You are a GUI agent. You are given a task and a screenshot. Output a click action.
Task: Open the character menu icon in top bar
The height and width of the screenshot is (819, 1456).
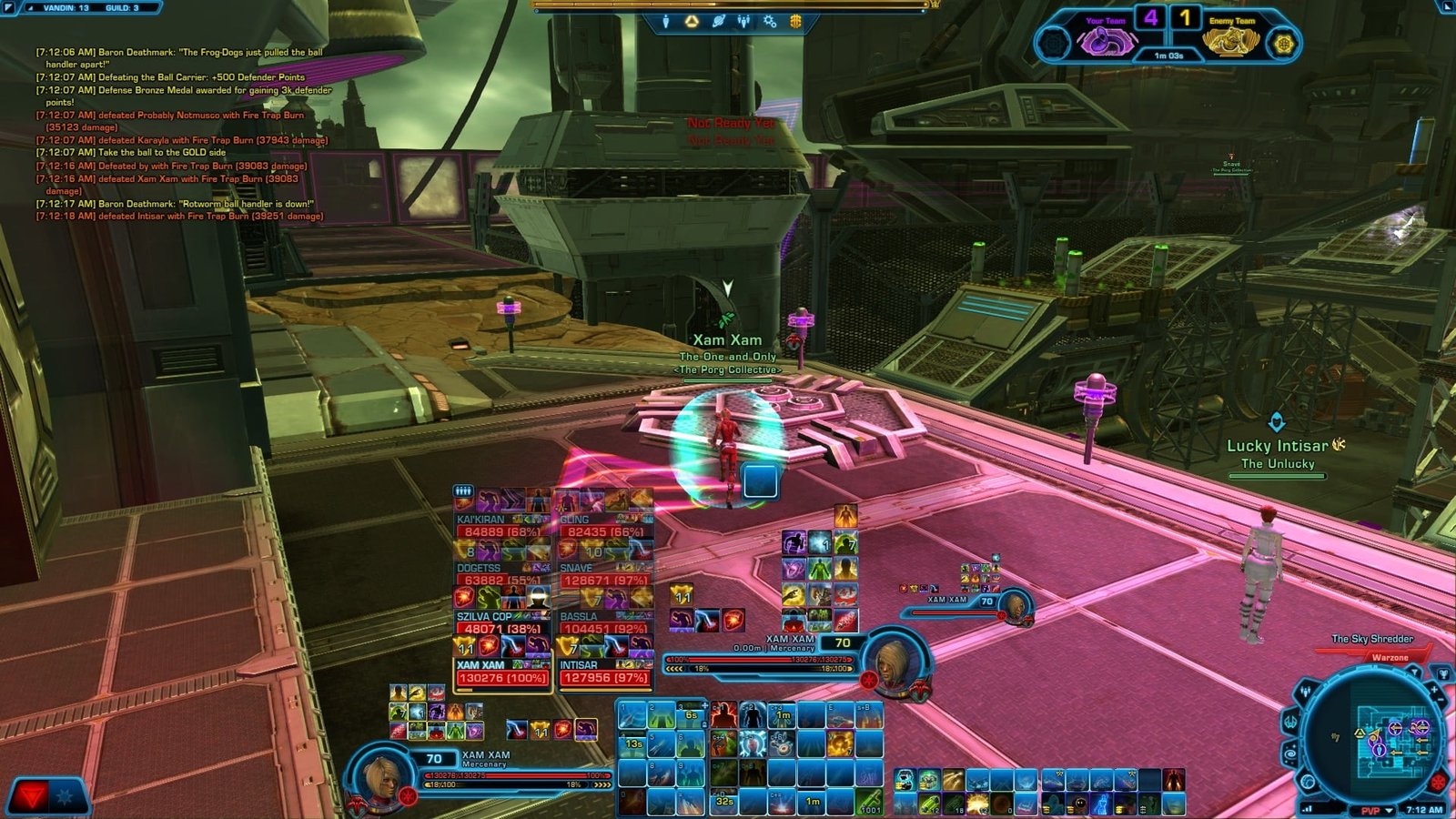(666, 21)
